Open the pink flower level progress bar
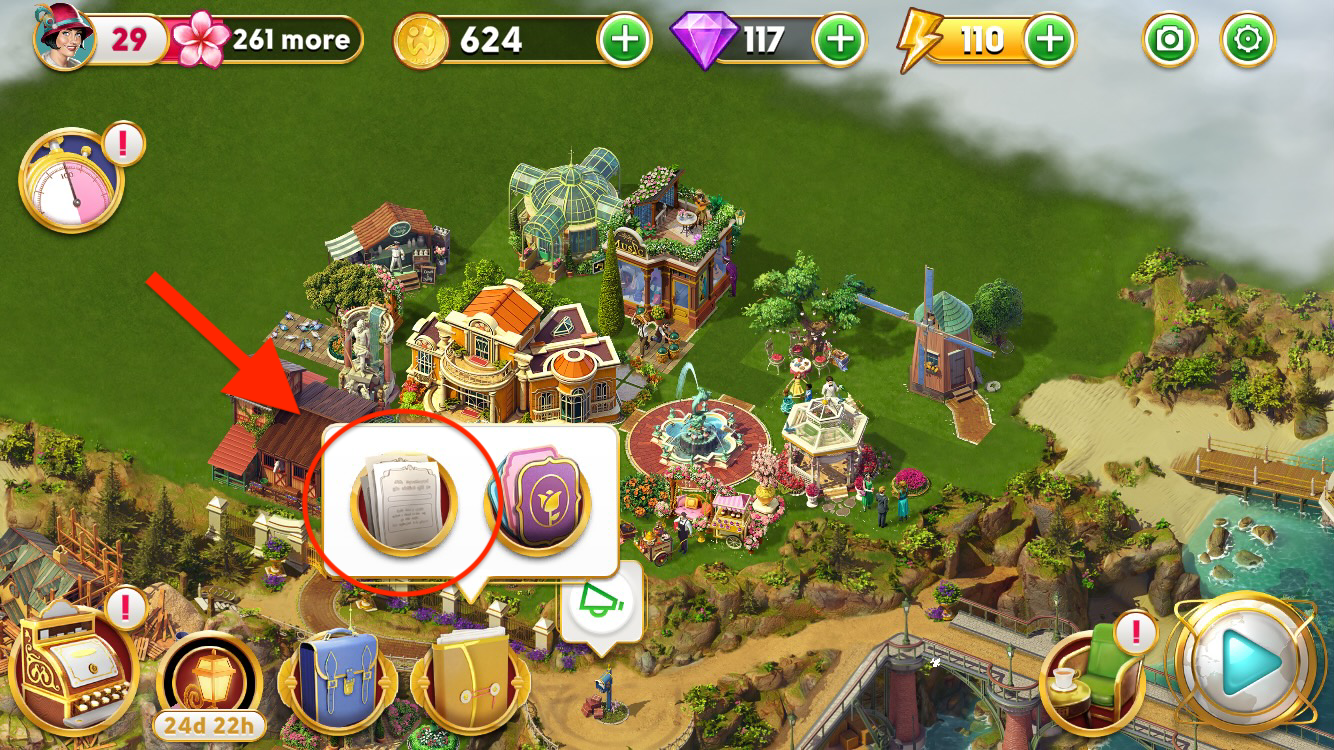This screenshot has width=1334, height=750. click(270, 40)
